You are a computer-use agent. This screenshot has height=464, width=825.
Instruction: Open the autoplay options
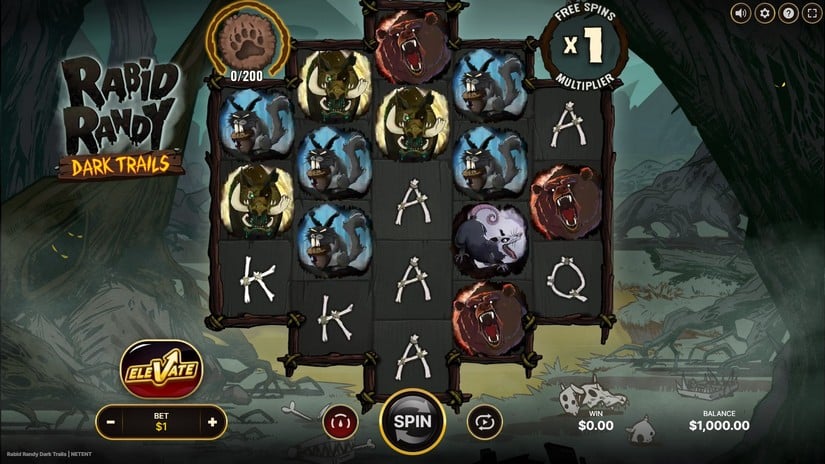pyautogui.click(x=484, y=422)
